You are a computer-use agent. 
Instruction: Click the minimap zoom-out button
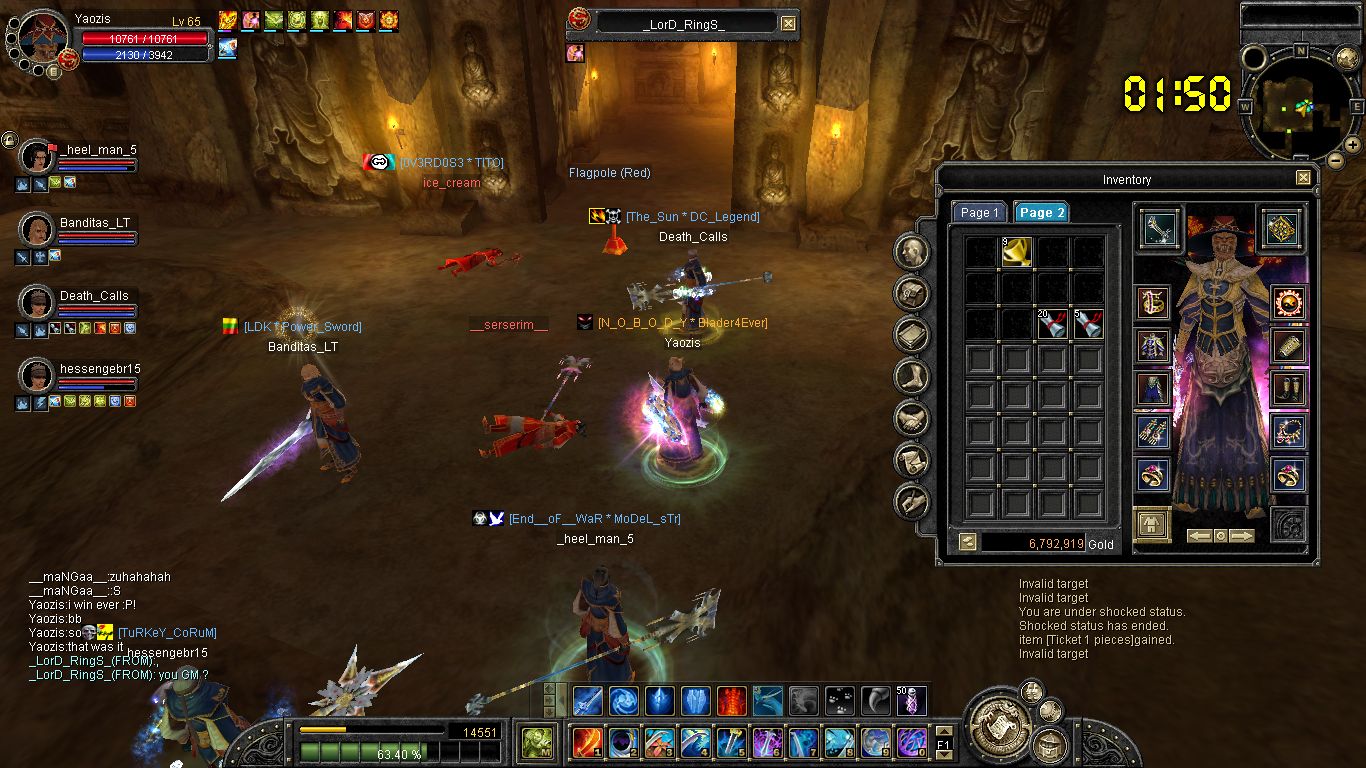click(1335, 160)
